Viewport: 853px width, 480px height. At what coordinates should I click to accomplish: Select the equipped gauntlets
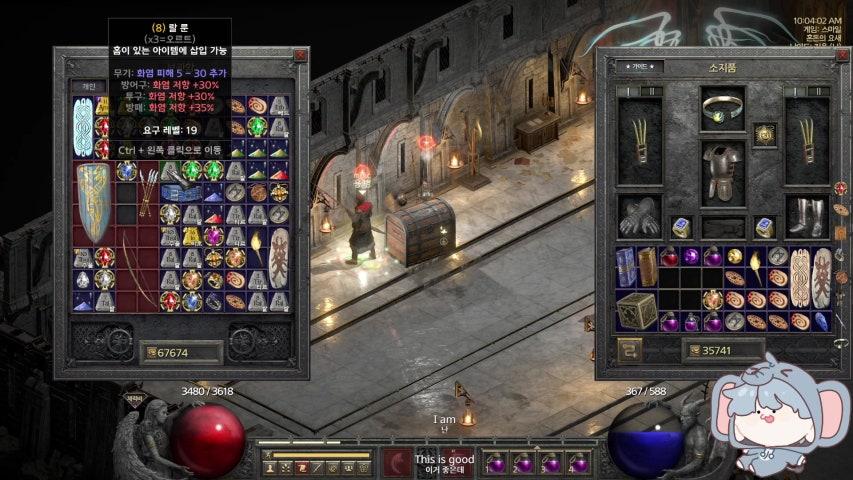[638, 214]
